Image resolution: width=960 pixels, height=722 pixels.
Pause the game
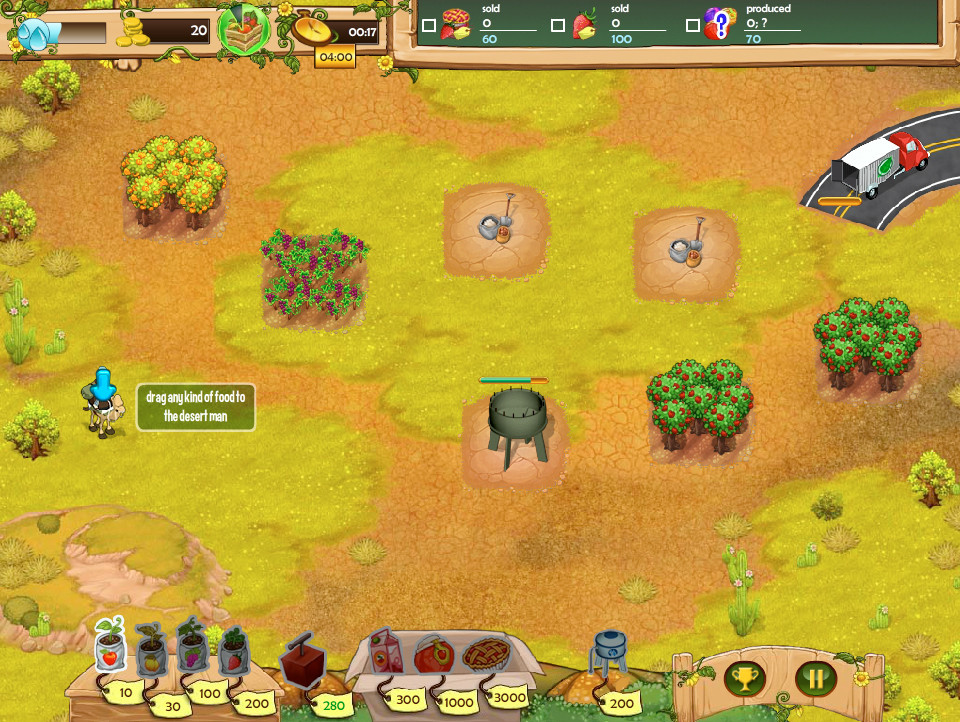tap(816, 679)
